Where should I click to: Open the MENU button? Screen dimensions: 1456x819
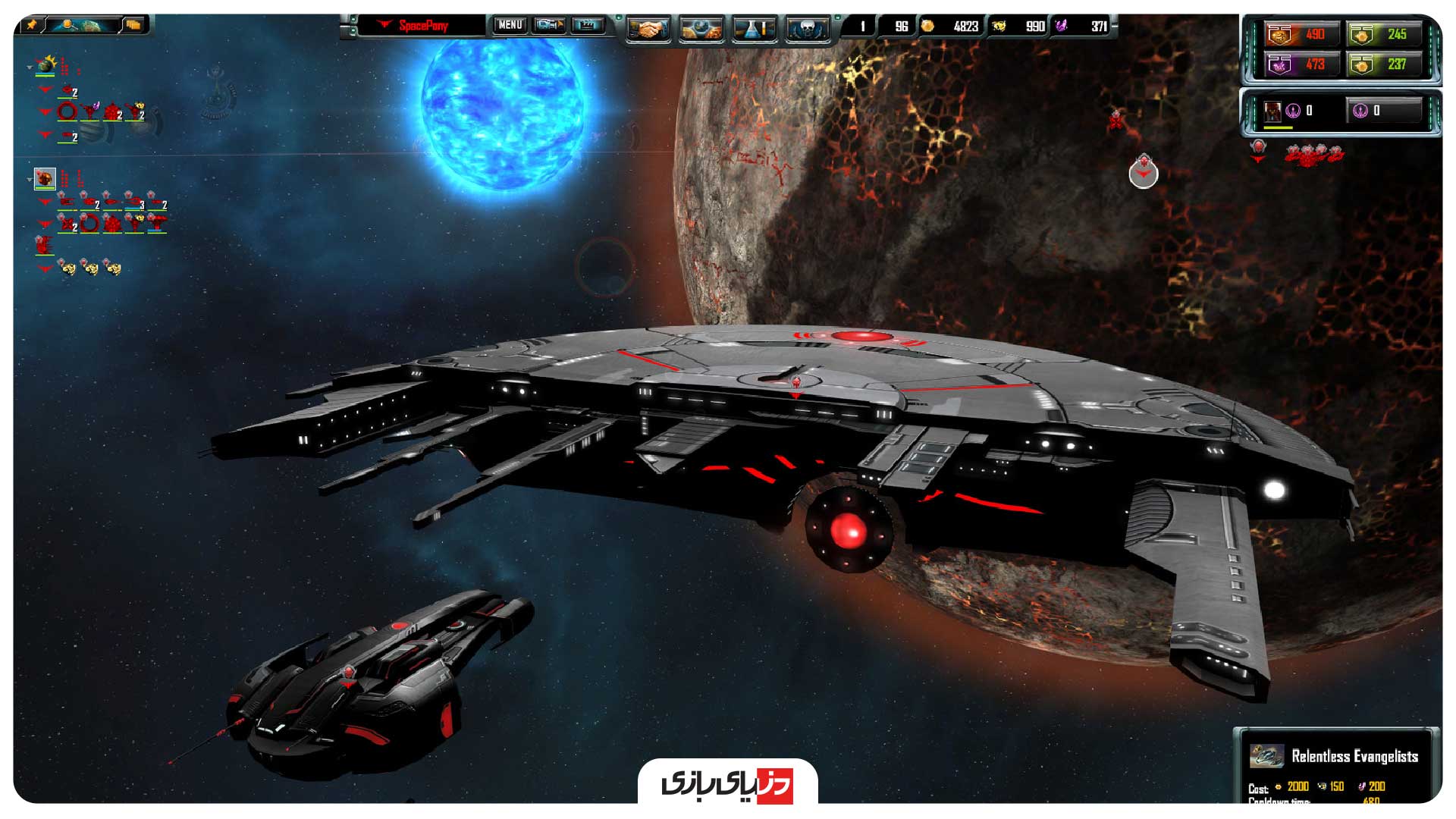510,25
